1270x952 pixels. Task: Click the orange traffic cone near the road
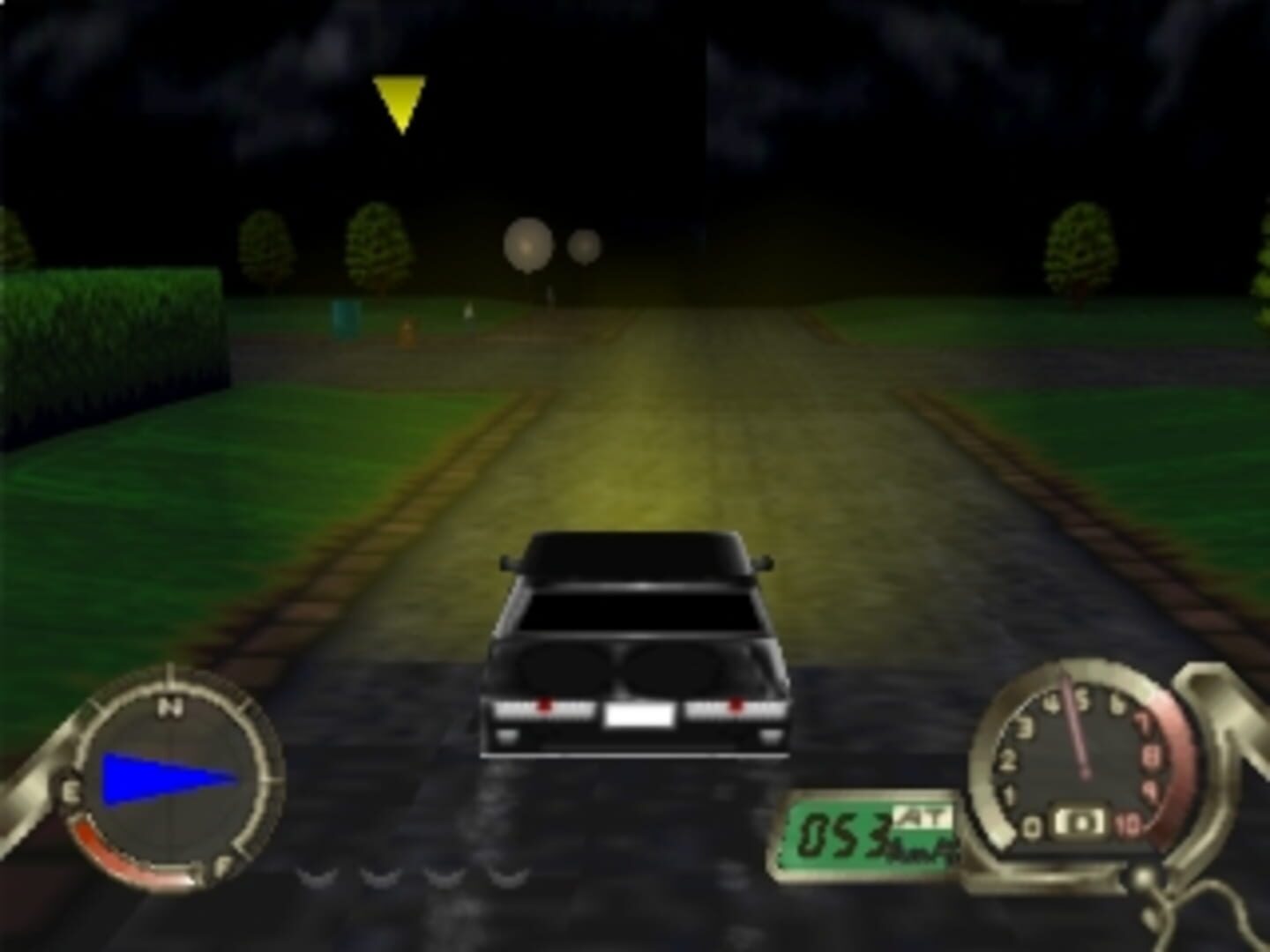click(x=407, y=331)
